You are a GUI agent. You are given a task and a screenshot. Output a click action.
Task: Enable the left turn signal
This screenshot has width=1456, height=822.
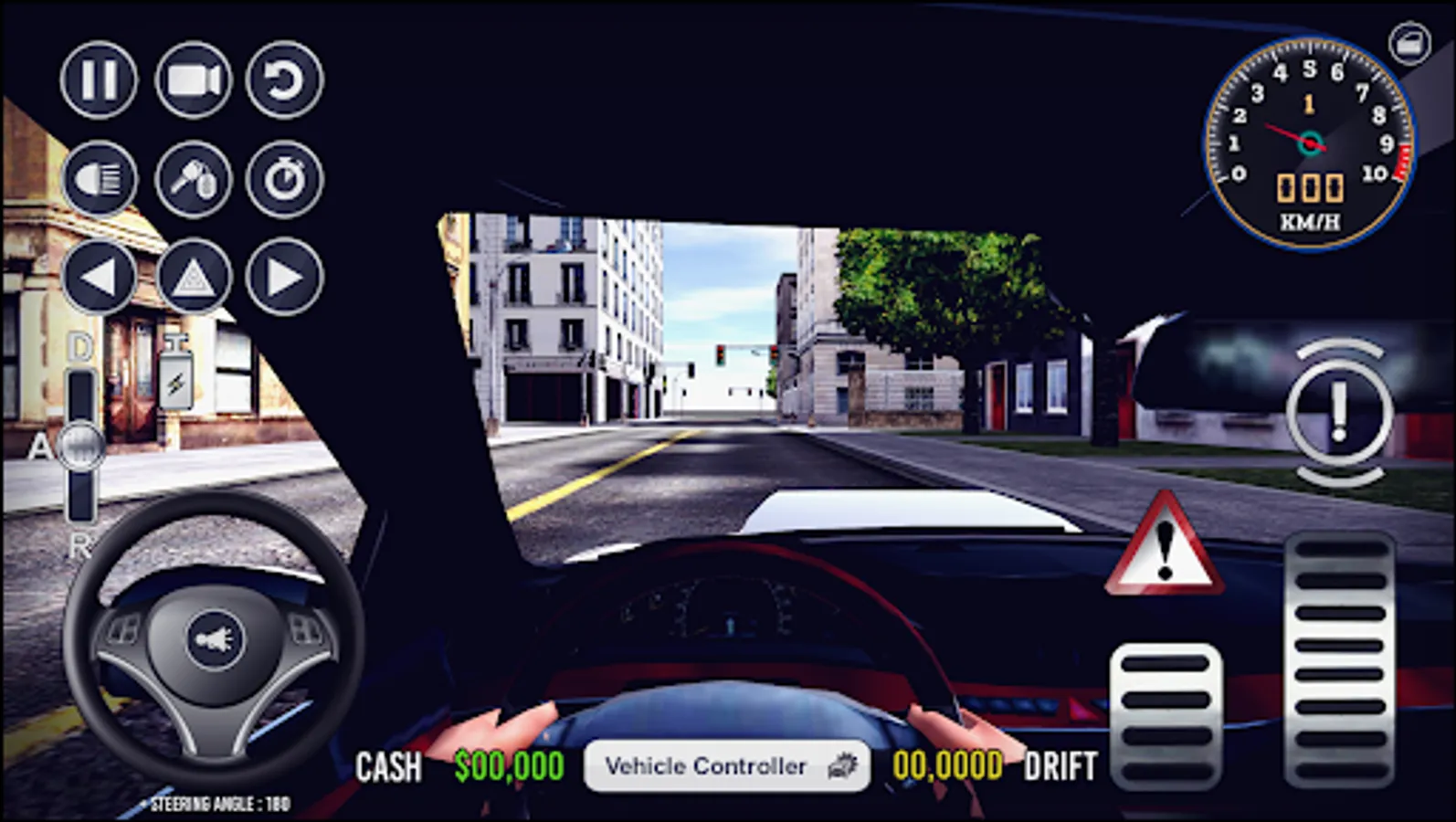100,275
